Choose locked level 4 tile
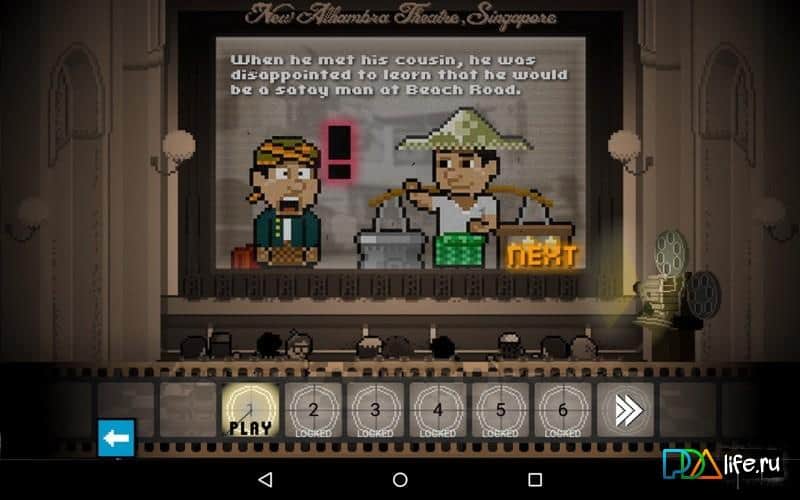The height and width of the screenshot is (500, 800). pos(438,410)
